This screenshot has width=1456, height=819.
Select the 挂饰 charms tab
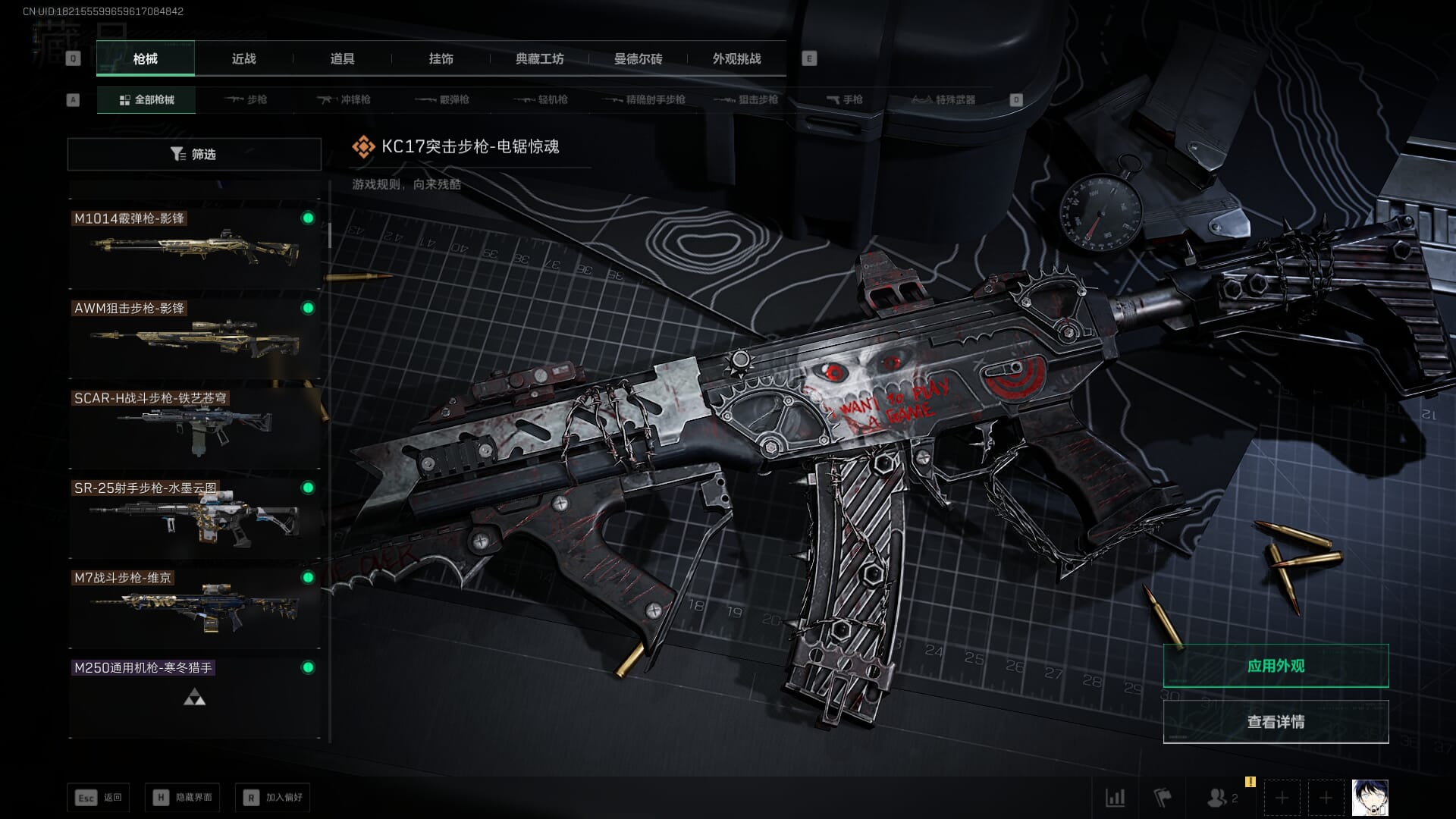pyautogui.click(x=441, y=58)
